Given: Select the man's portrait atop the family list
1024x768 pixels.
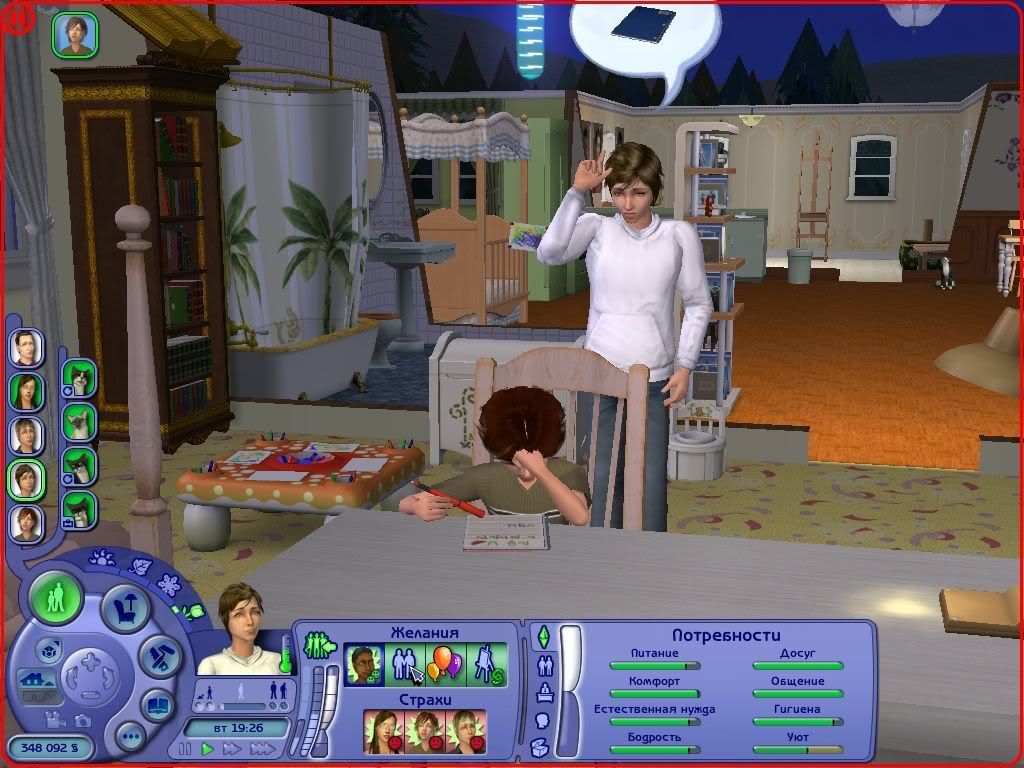Looking at the screenshot, I should tap(26, 348).
